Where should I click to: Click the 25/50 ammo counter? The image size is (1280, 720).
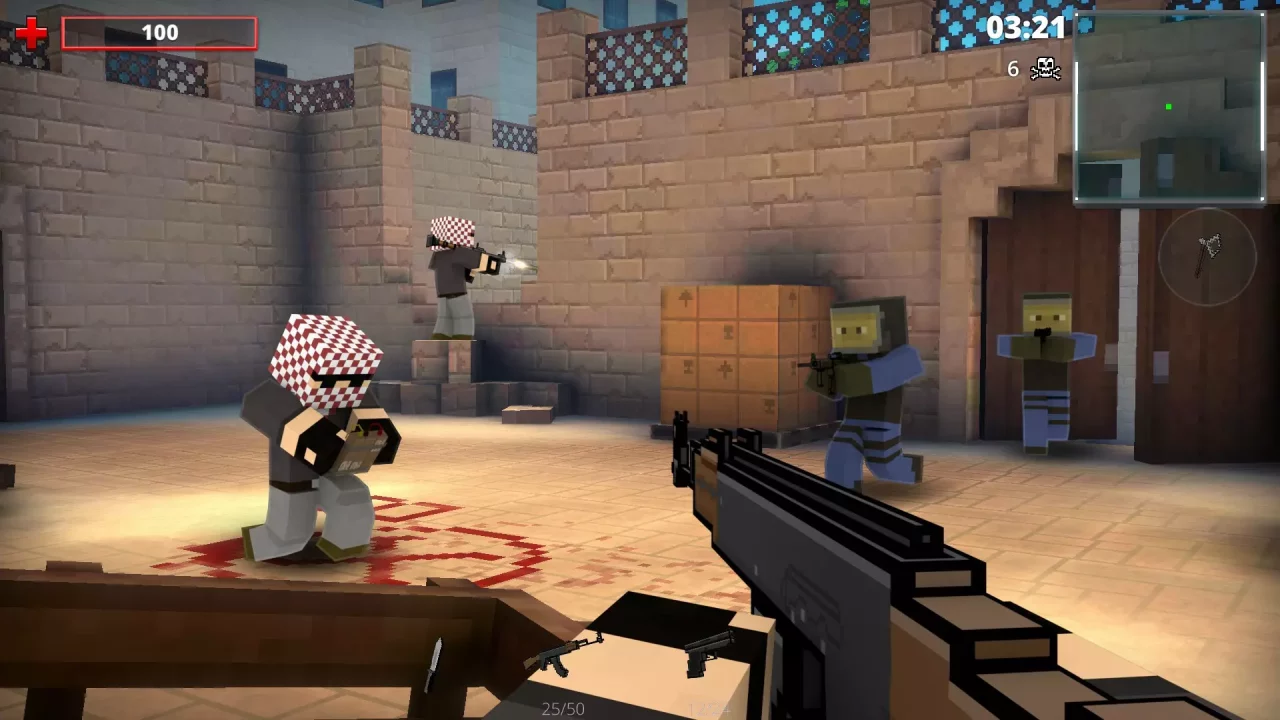tap(565, 710)
